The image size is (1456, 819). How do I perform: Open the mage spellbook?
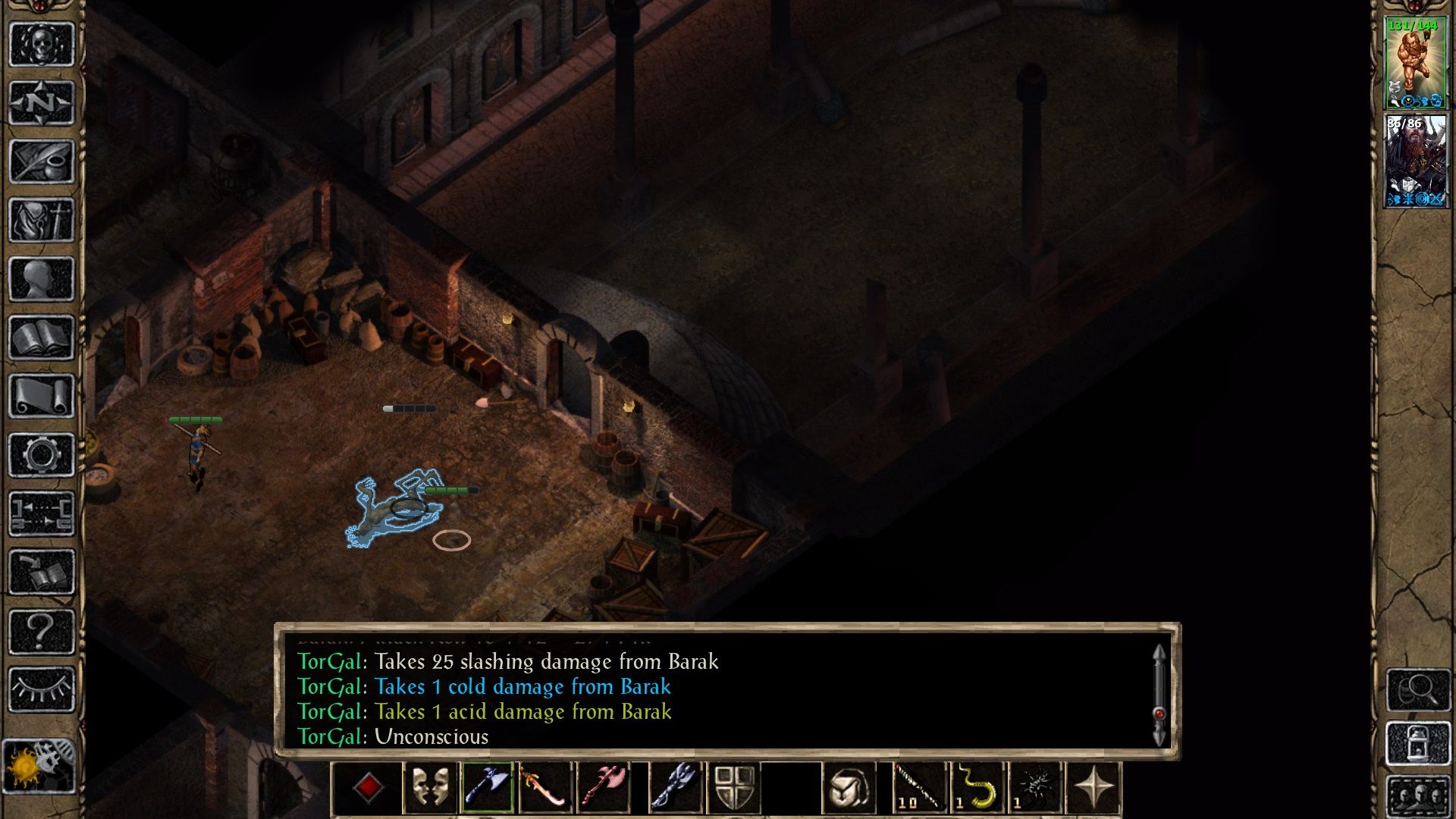tap(41, 337)
